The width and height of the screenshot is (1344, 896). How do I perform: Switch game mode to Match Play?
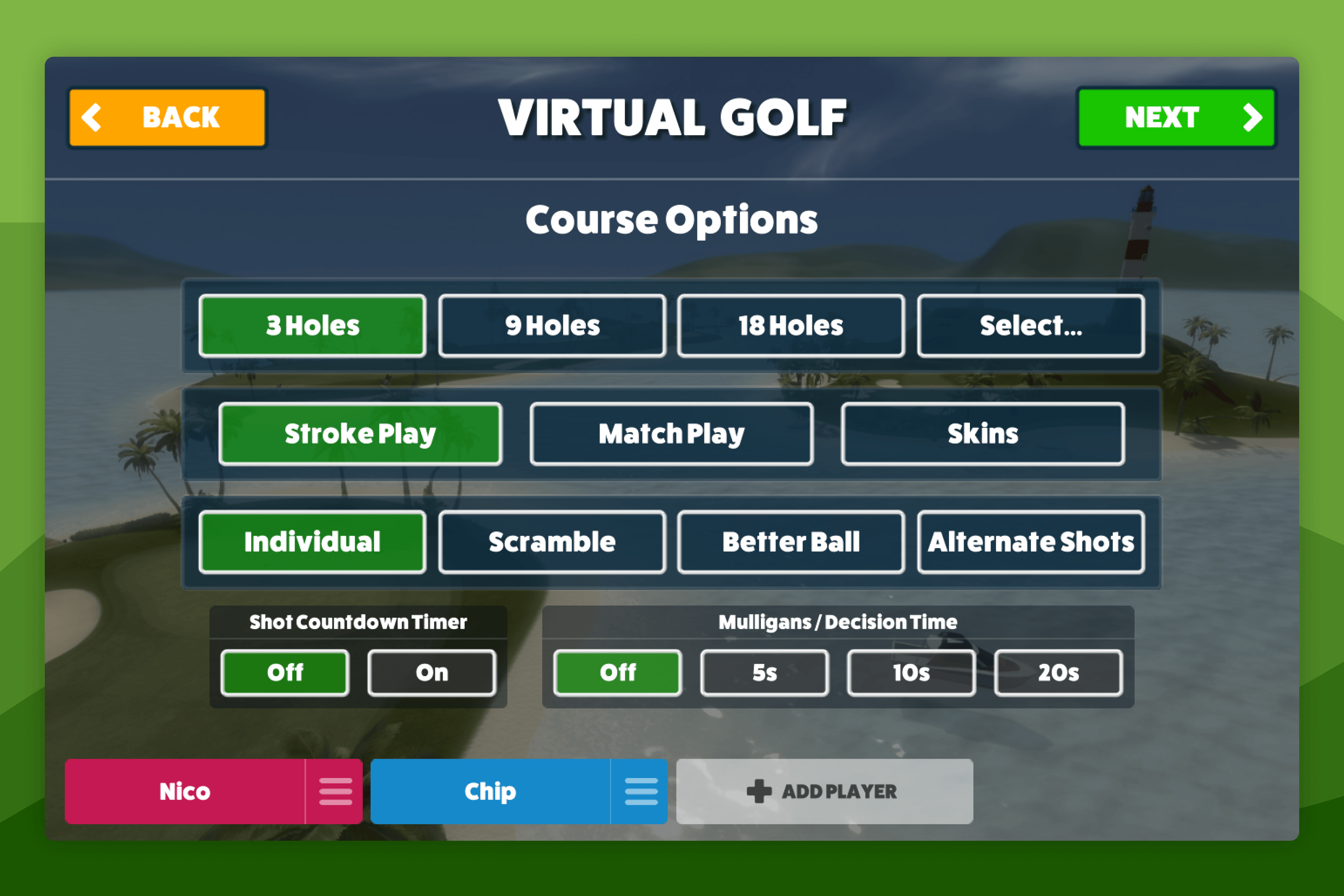tap(671, 434)
